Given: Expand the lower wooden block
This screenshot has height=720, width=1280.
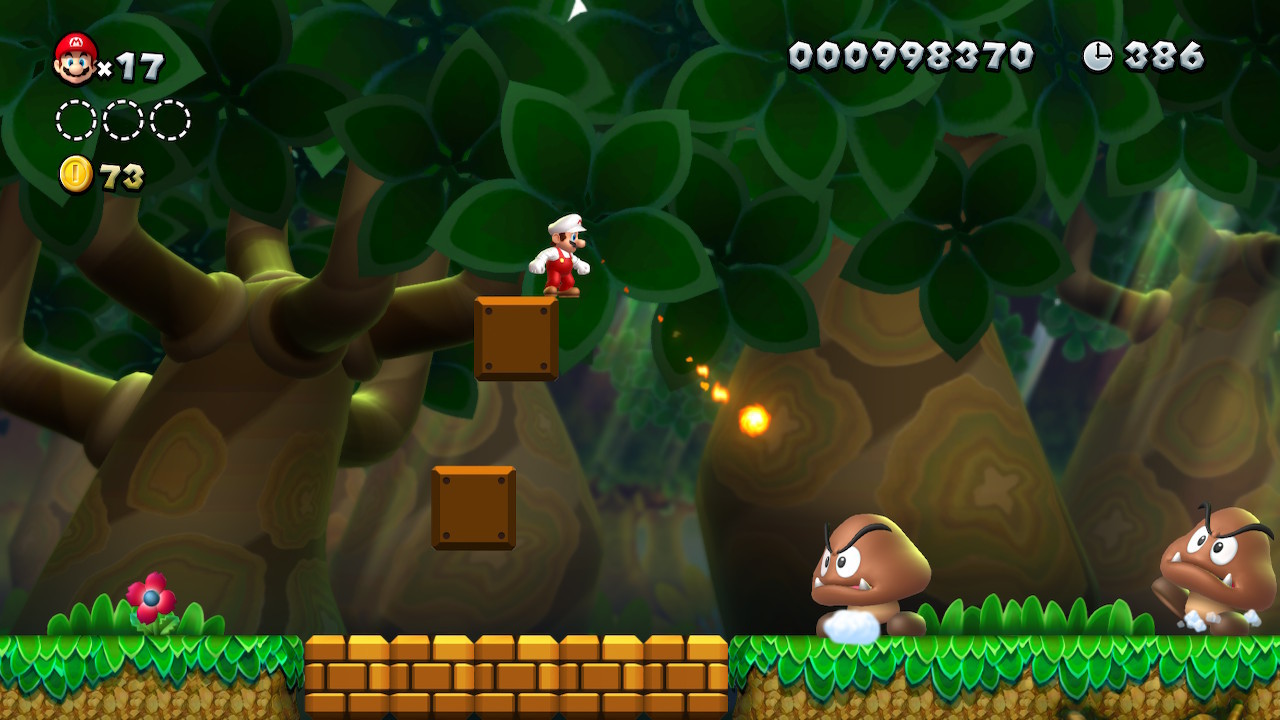Looking at the screenshot, I should point(472,508).
